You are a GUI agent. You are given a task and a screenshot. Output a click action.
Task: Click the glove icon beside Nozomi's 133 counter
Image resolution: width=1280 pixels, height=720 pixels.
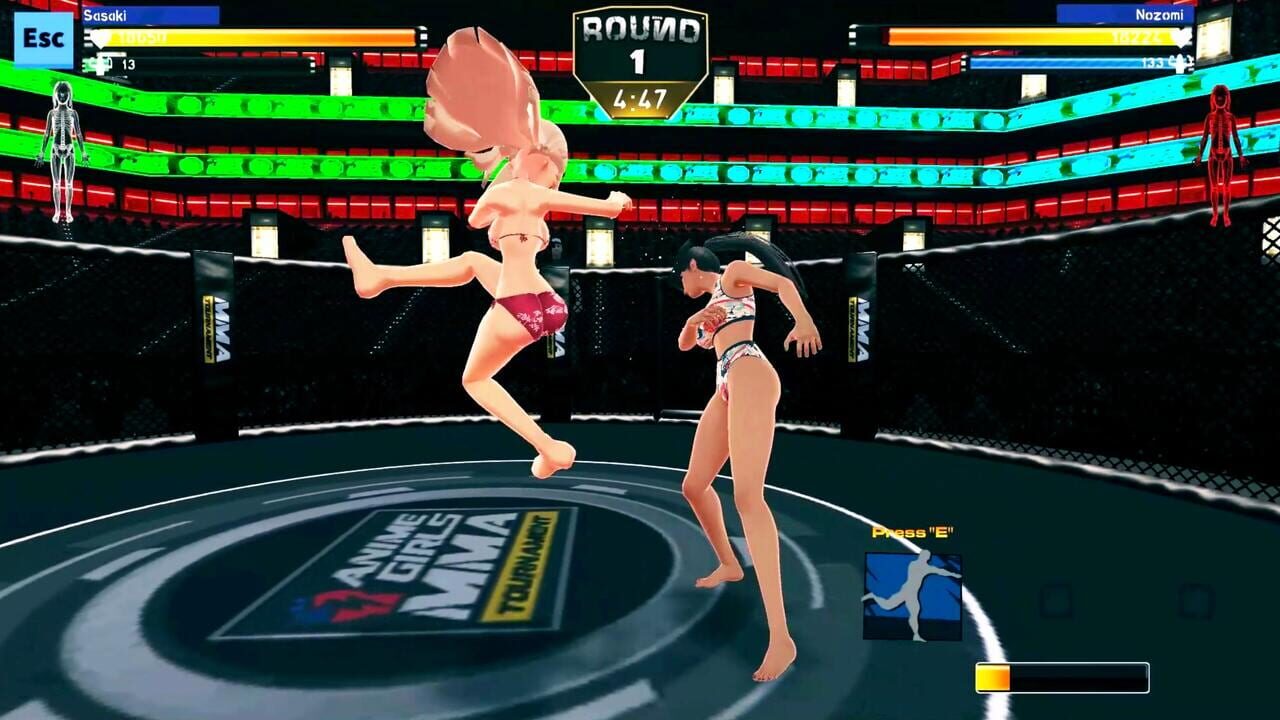(1181, 62)
